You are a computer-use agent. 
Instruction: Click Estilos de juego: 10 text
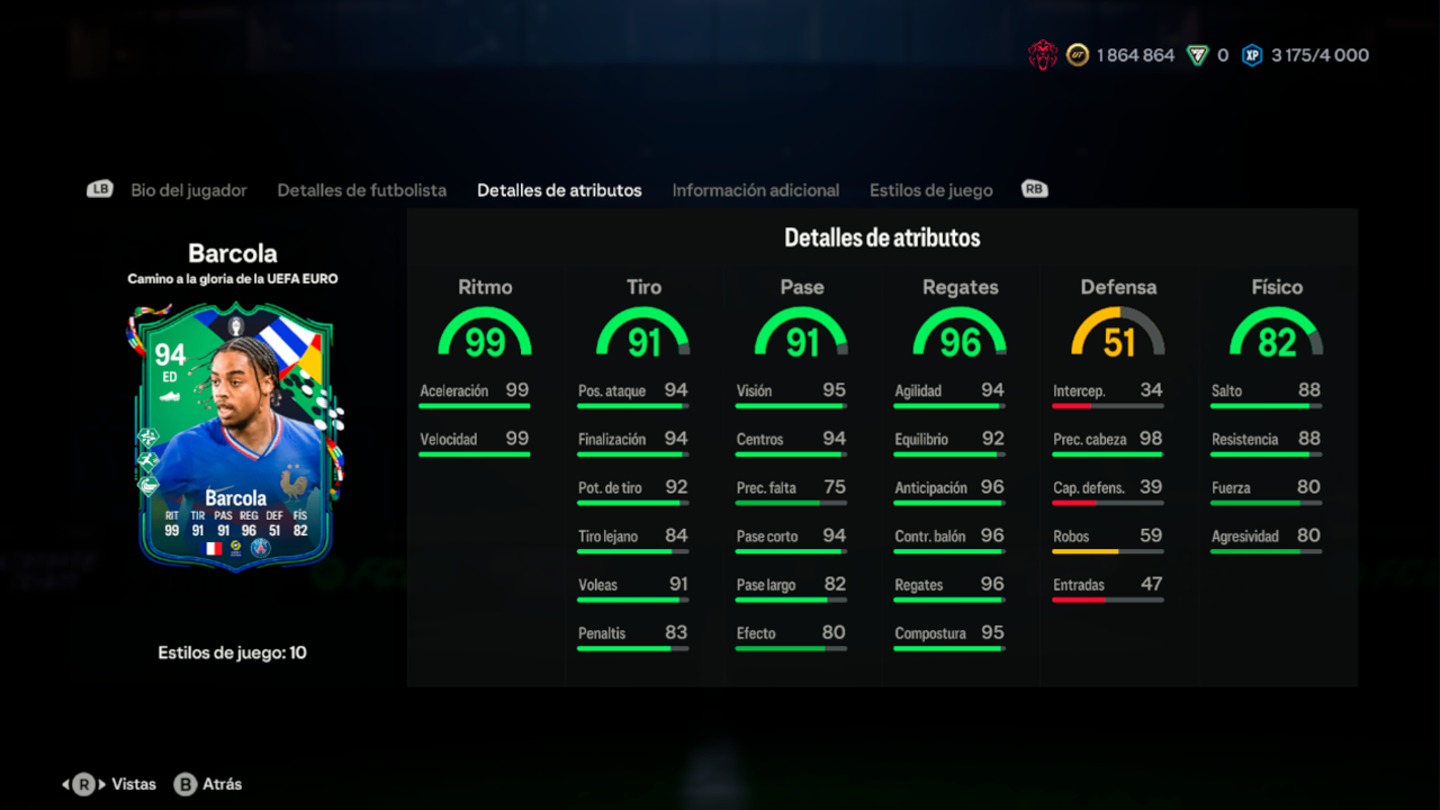pos(232,652)
